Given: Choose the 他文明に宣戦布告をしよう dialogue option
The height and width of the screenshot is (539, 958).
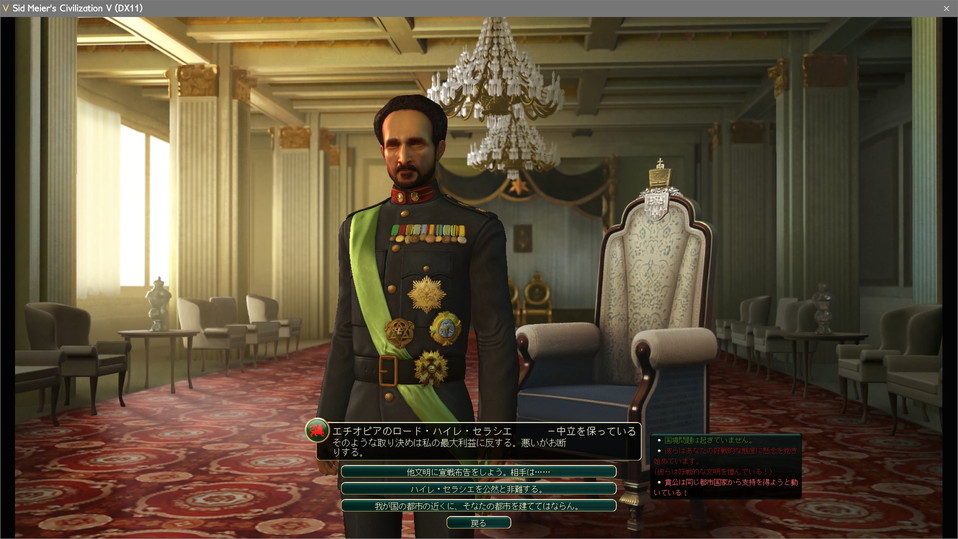Looking at the screenshot, I should pos(478,471).
